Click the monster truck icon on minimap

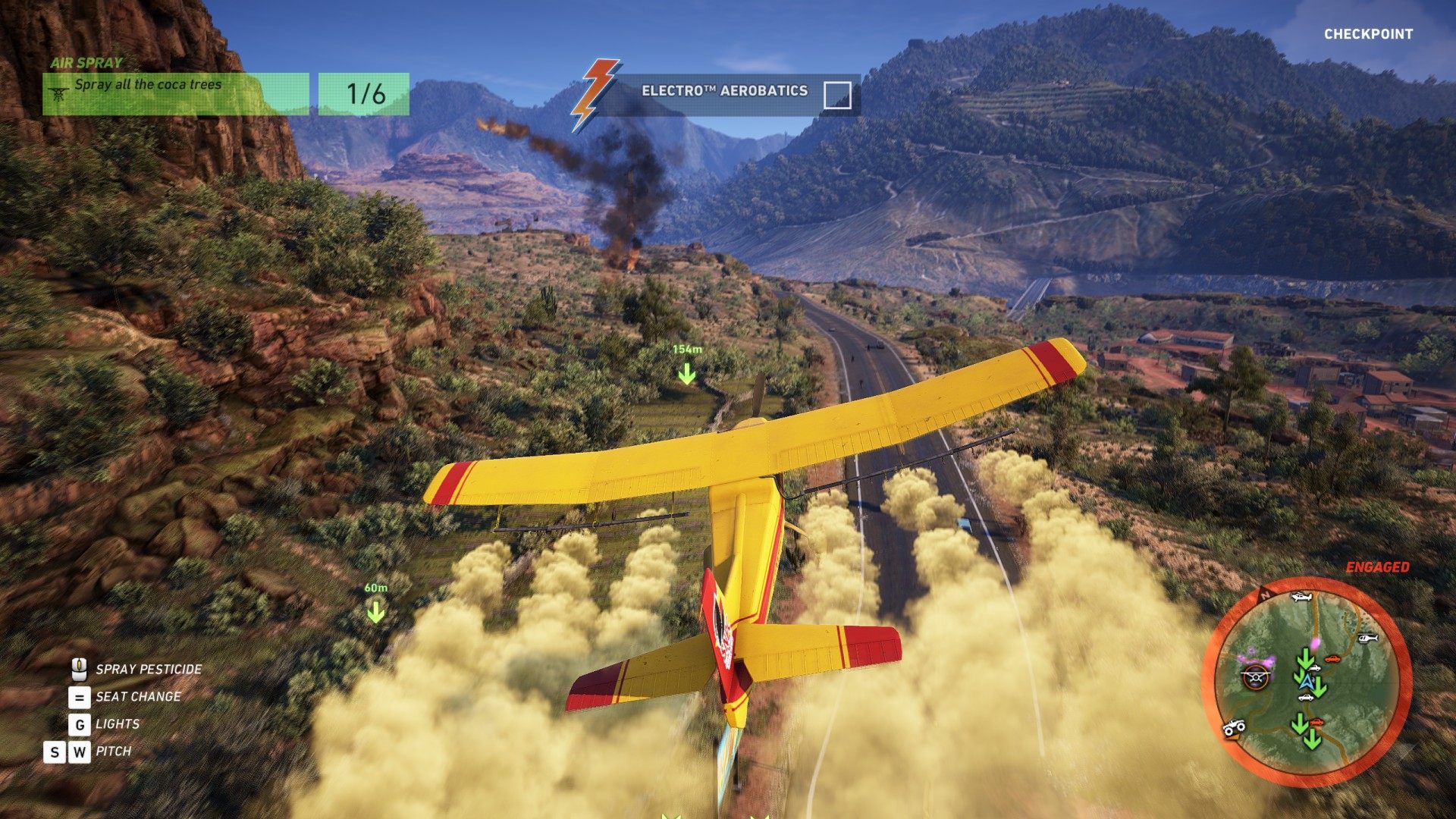[x=1235, y=729]
